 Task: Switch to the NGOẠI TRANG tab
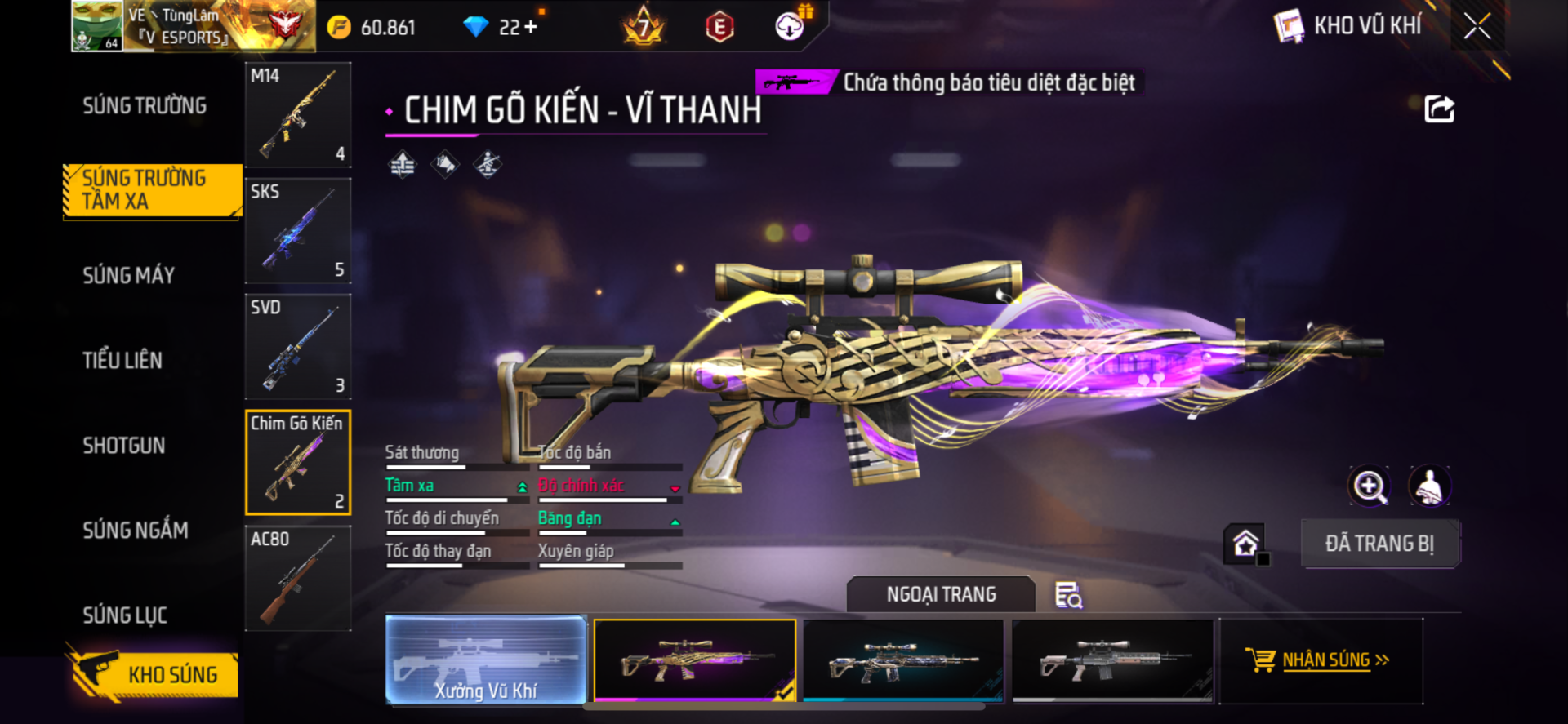(x=941, y=594)
